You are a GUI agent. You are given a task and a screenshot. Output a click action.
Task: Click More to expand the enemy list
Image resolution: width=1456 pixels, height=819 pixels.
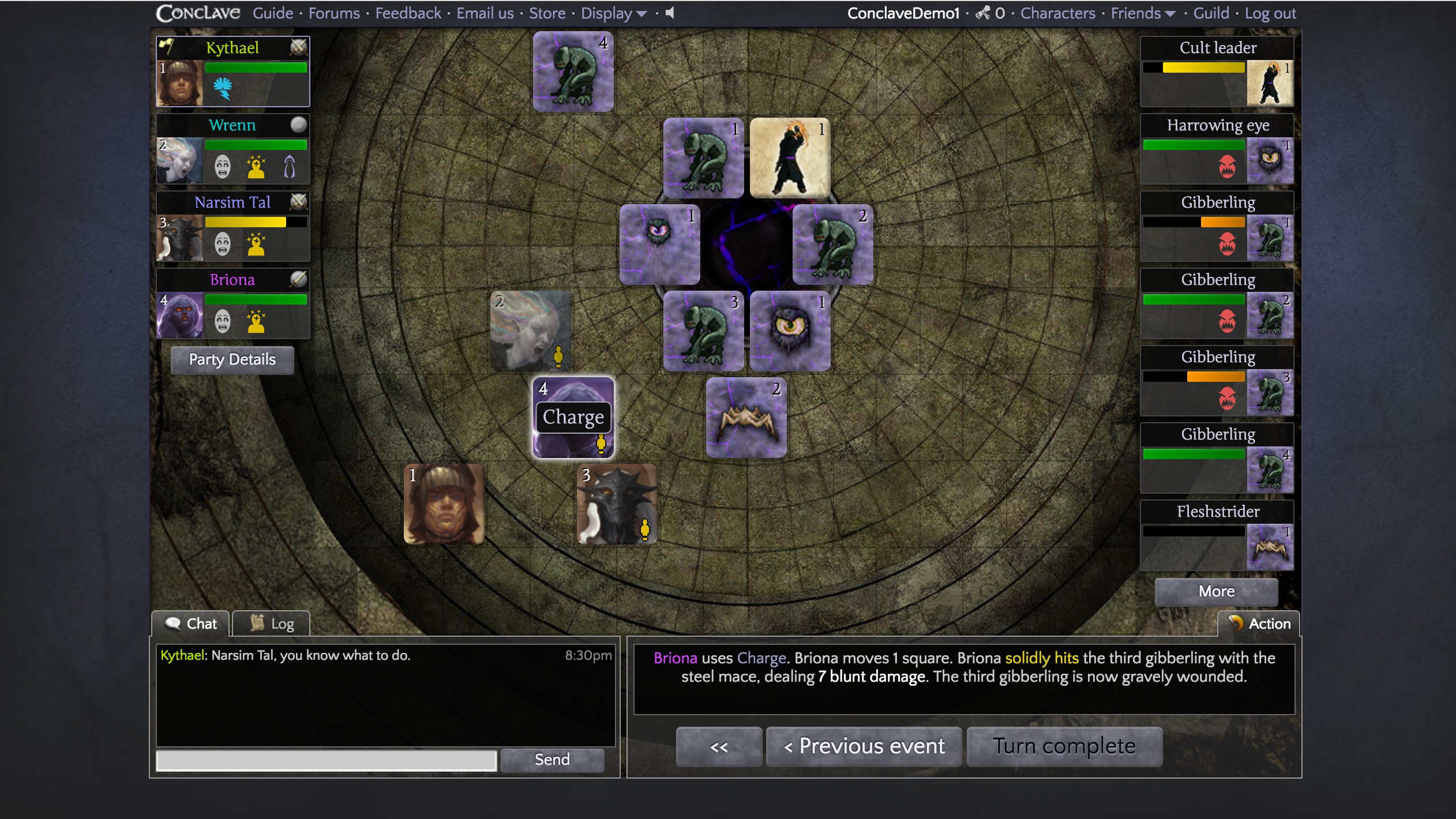[x=1216, y=591]
